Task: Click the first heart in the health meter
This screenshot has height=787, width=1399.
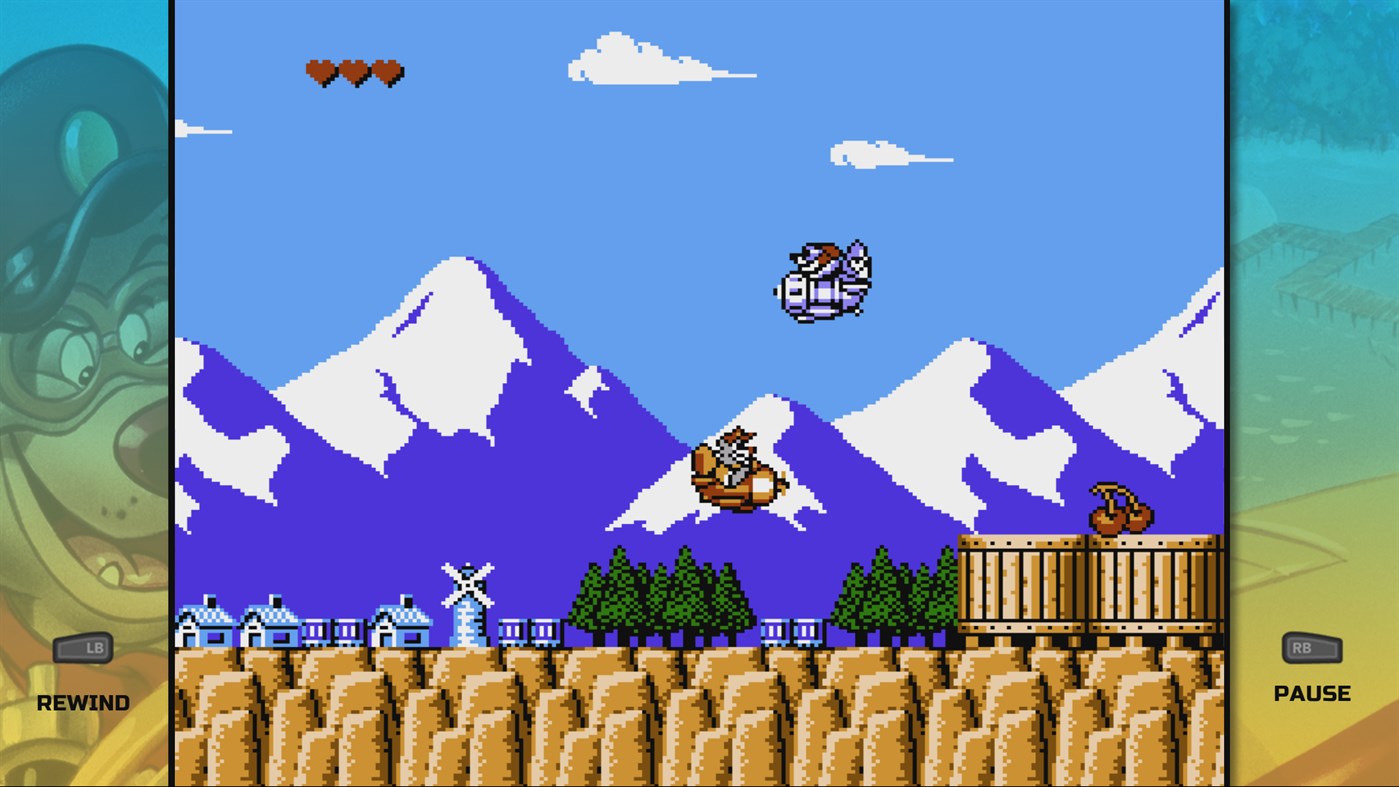Action: tap(322, 71)
